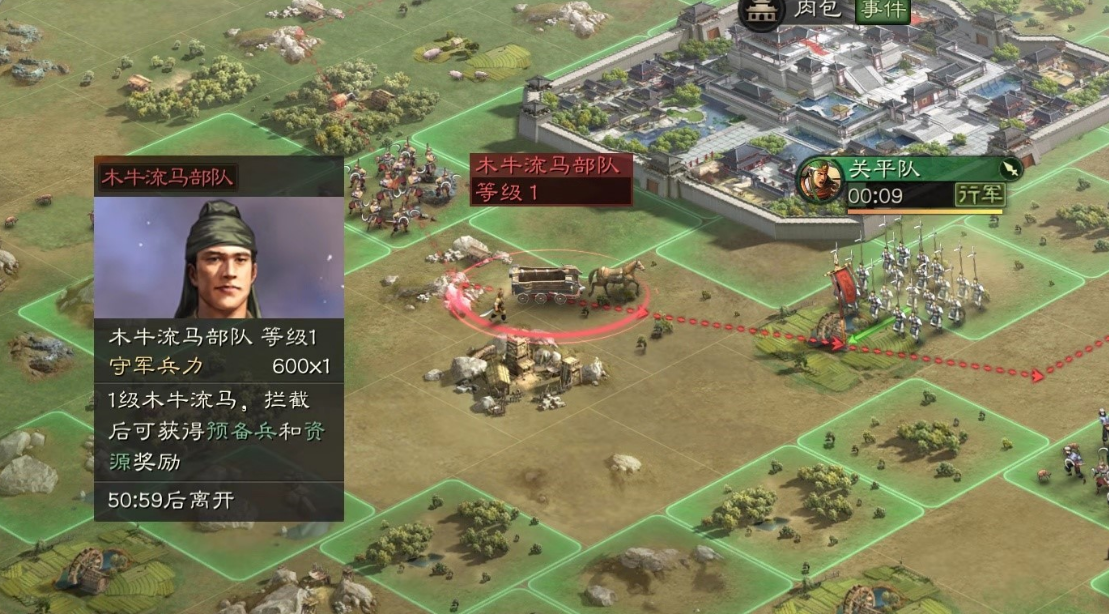Click the spear icon on 关平队 banner
The height and width of the screenshot is (614, 1109).
click(x=1011, y=168)
